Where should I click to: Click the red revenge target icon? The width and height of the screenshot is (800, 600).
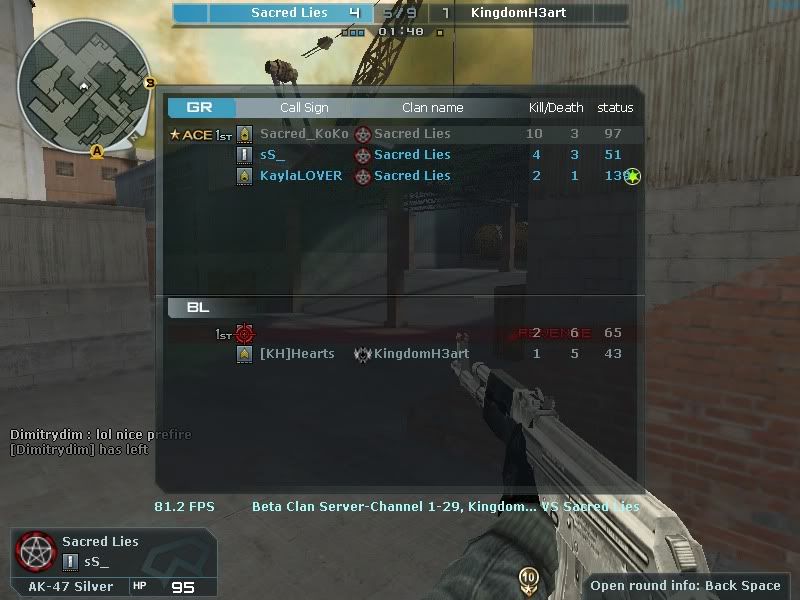pyautogui.click(x=245, y=333)
